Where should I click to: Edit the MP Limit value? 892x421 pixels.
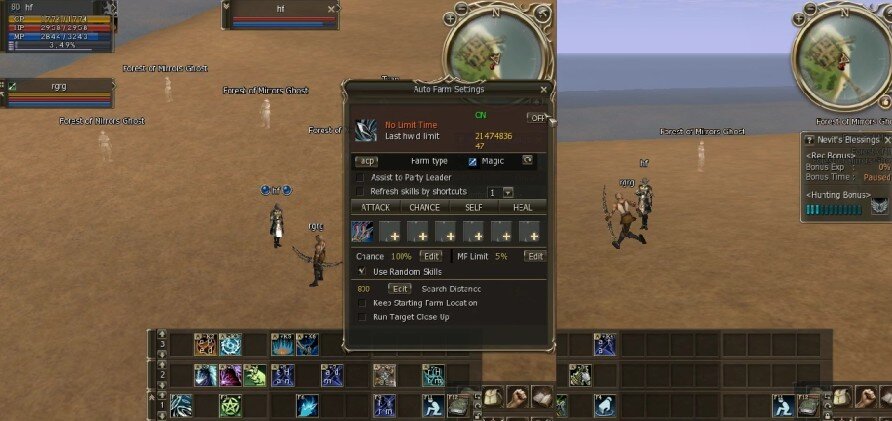[x=535, y=257]
